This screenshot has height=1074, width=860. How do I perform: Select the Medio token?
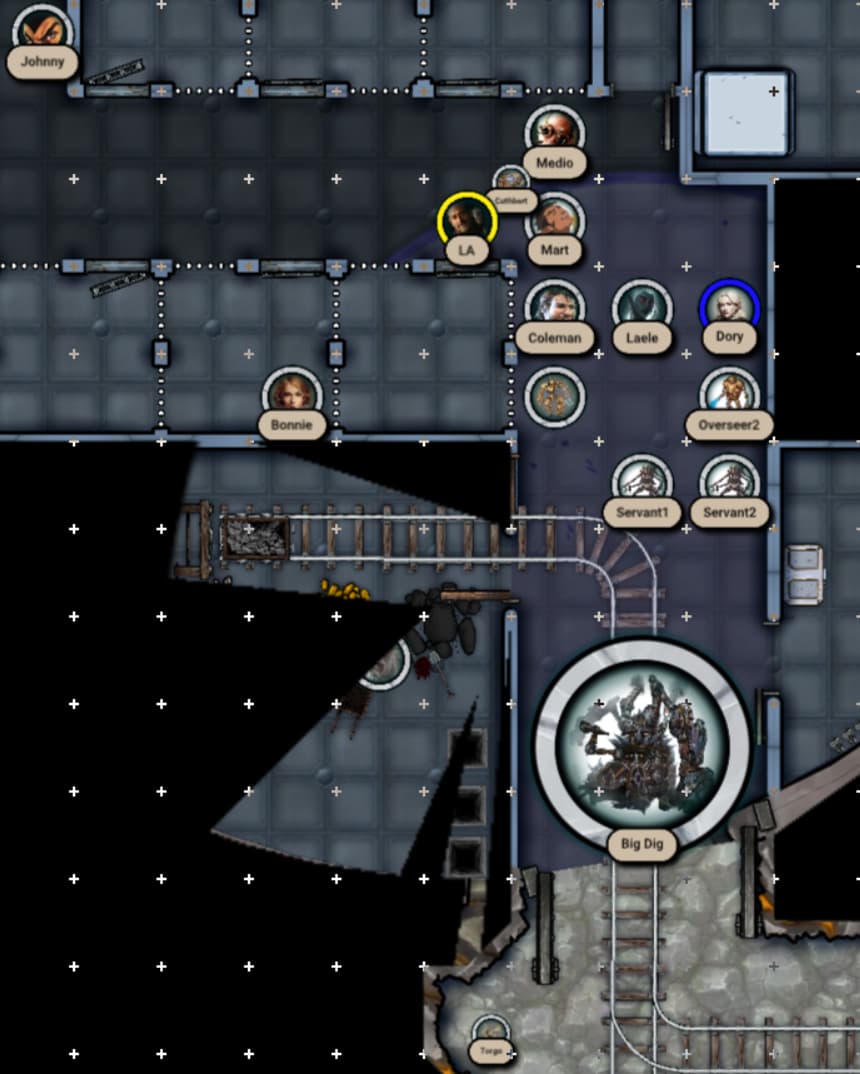(x=554, y=133)
